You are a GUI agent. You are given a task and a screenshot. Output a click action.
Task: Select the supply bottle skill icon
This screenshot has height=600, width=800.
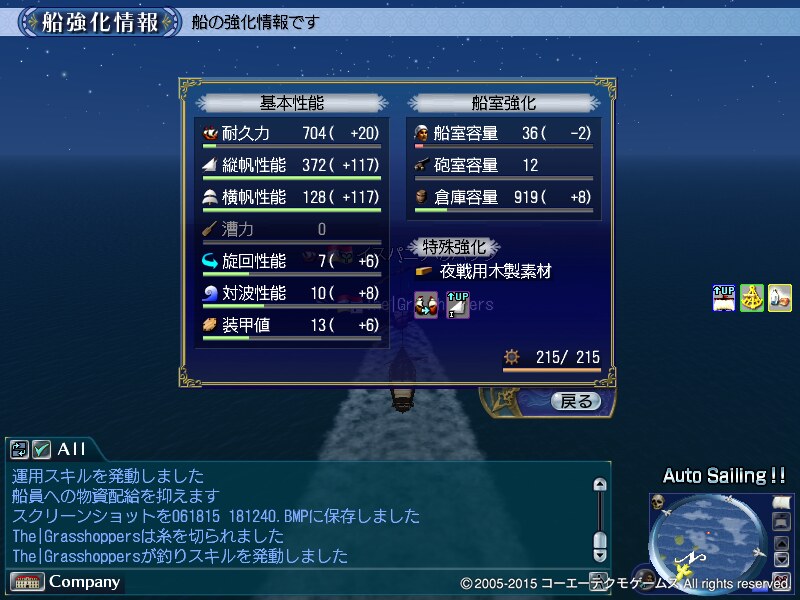[x=780, y=298]
